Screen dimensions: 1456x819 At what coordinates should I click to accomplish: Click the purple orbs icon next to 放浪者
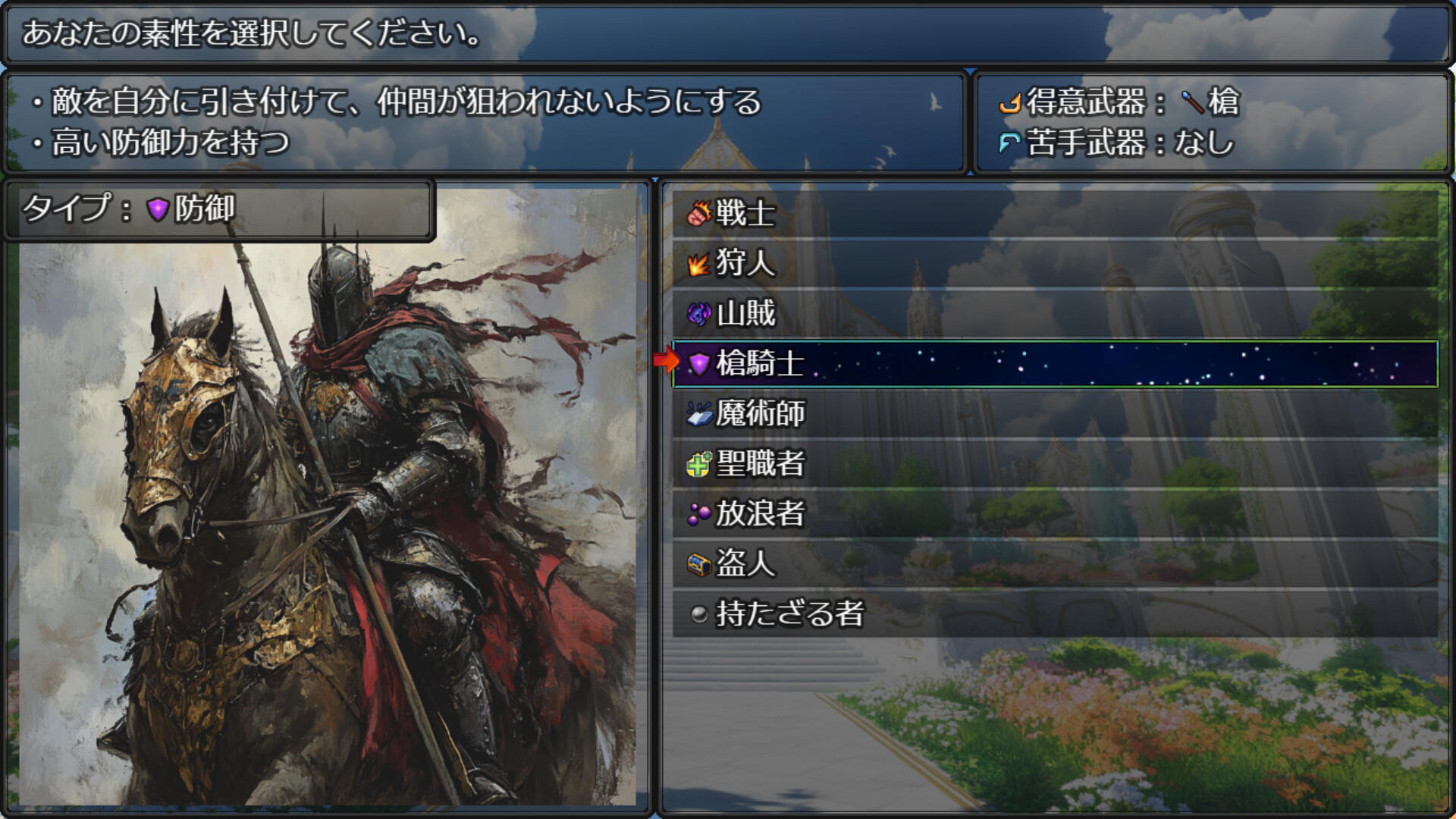point(698,513)
